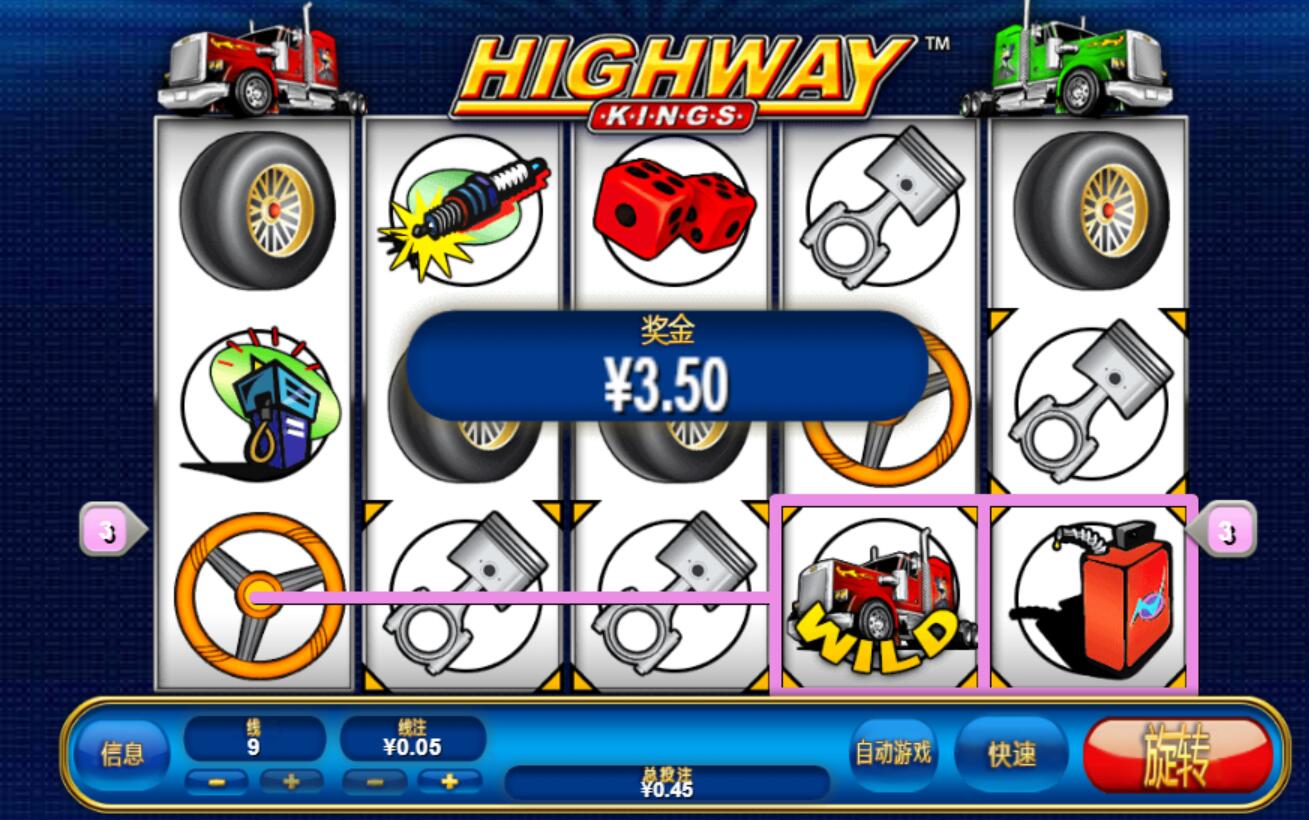This screenshot has height=820, width=1309.
Task: Open the 信息 info panel
Action: [122, 755]
